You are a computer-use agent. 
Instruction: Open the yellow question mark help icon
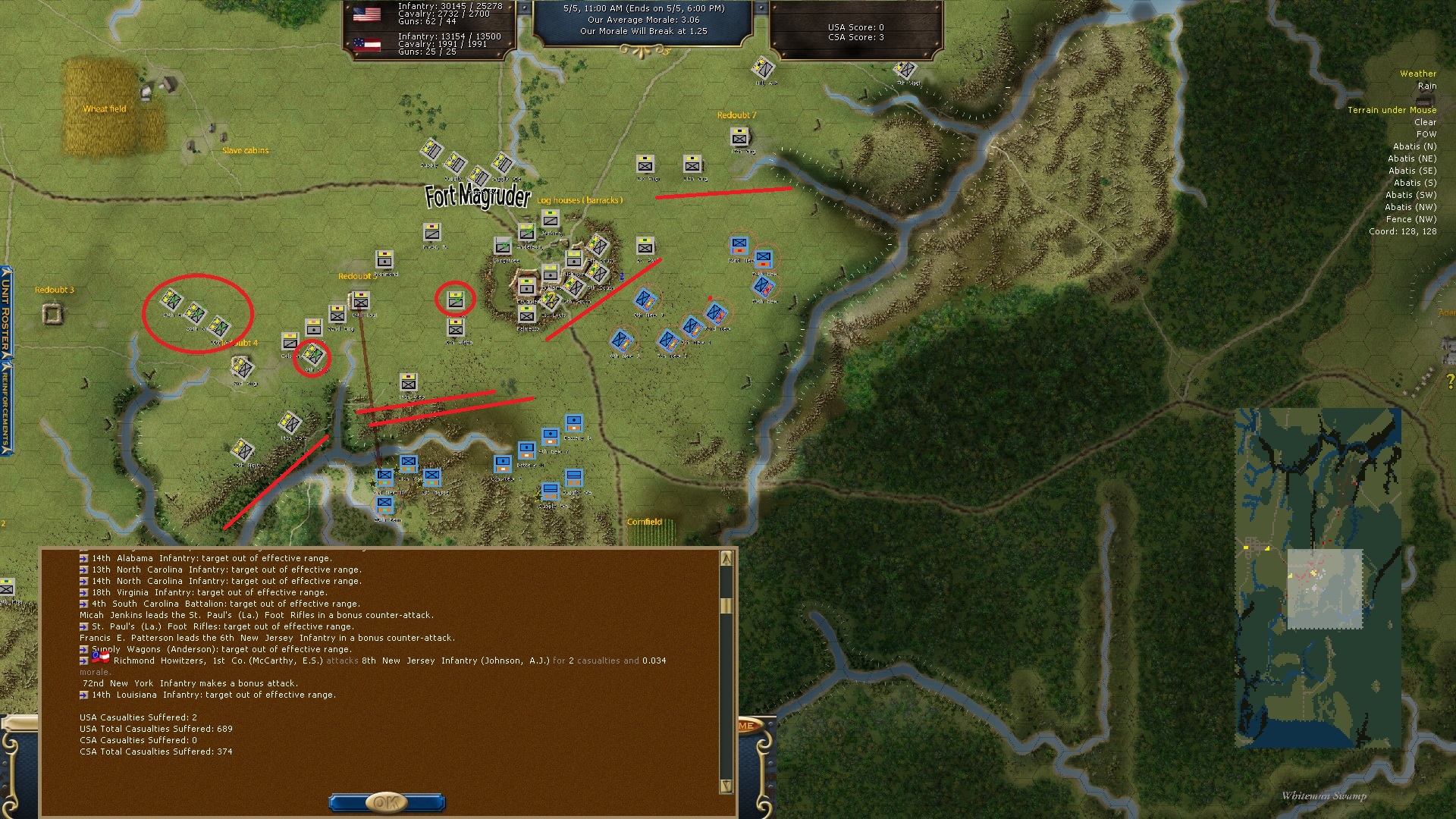1450,382
